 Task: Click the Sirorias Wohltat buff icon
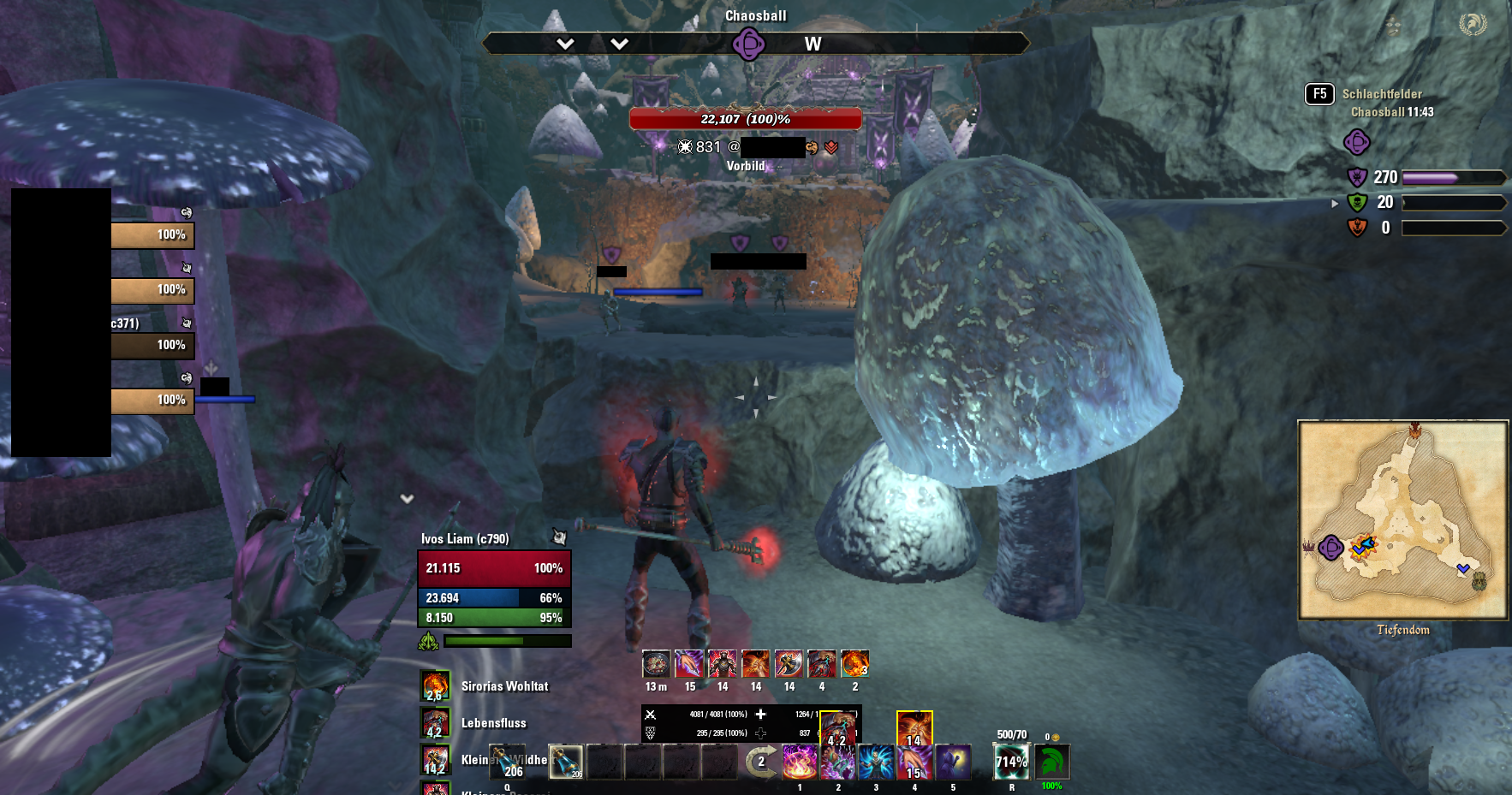click(x=435, y=685)
